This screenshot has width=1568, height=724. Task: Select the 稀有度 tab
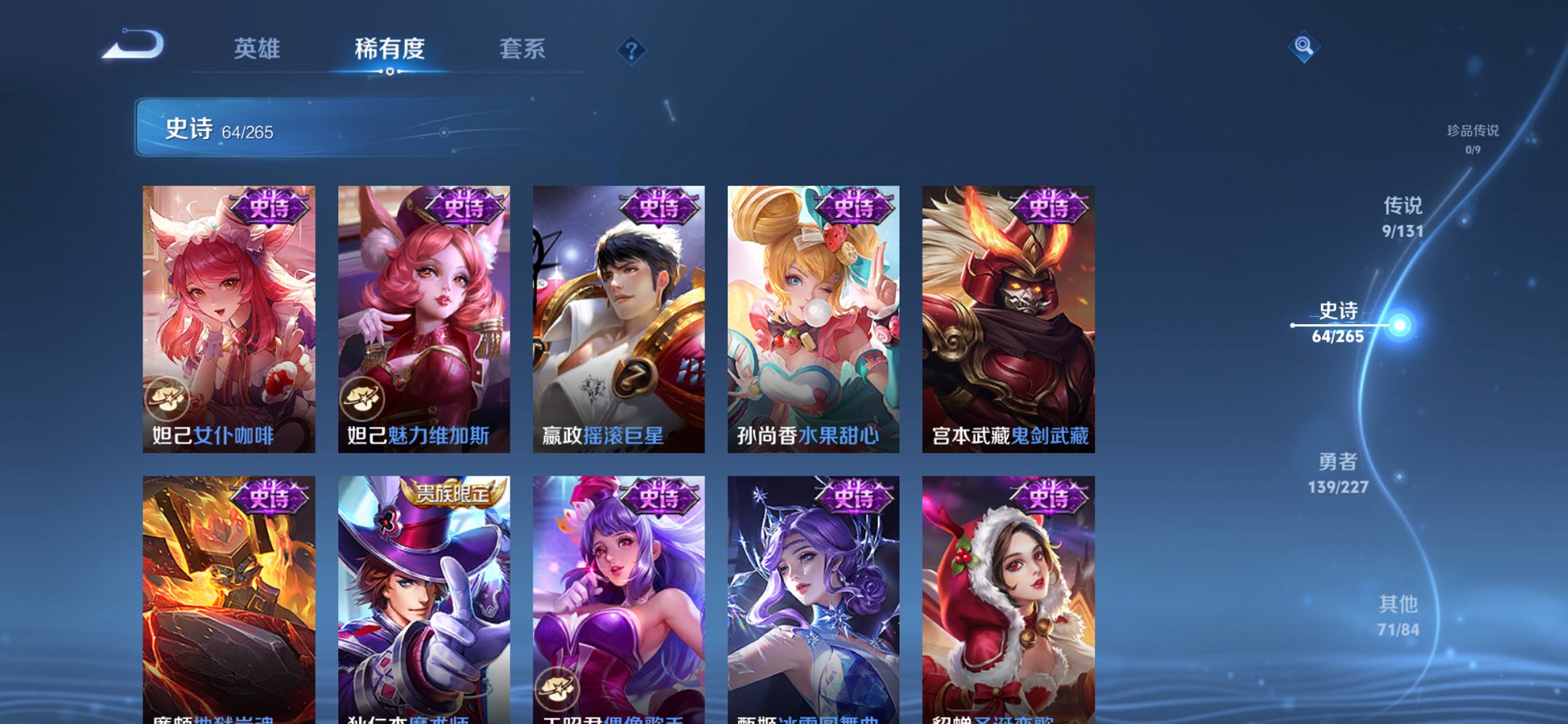(x=390, y=48)
